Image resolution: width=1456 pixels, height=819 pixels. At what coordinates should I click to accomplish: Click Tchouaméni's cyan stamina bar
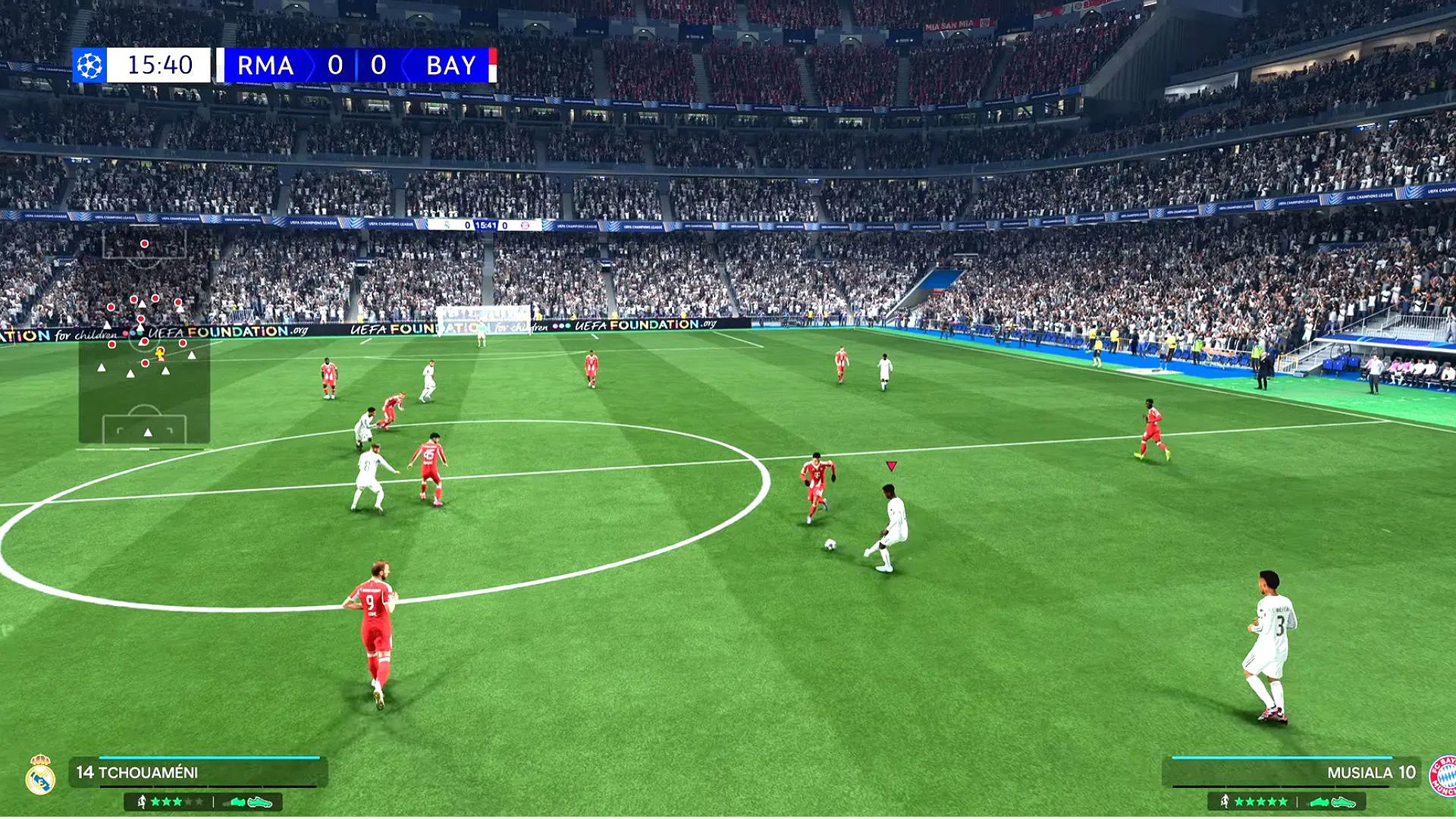click(x=209, y=757)
